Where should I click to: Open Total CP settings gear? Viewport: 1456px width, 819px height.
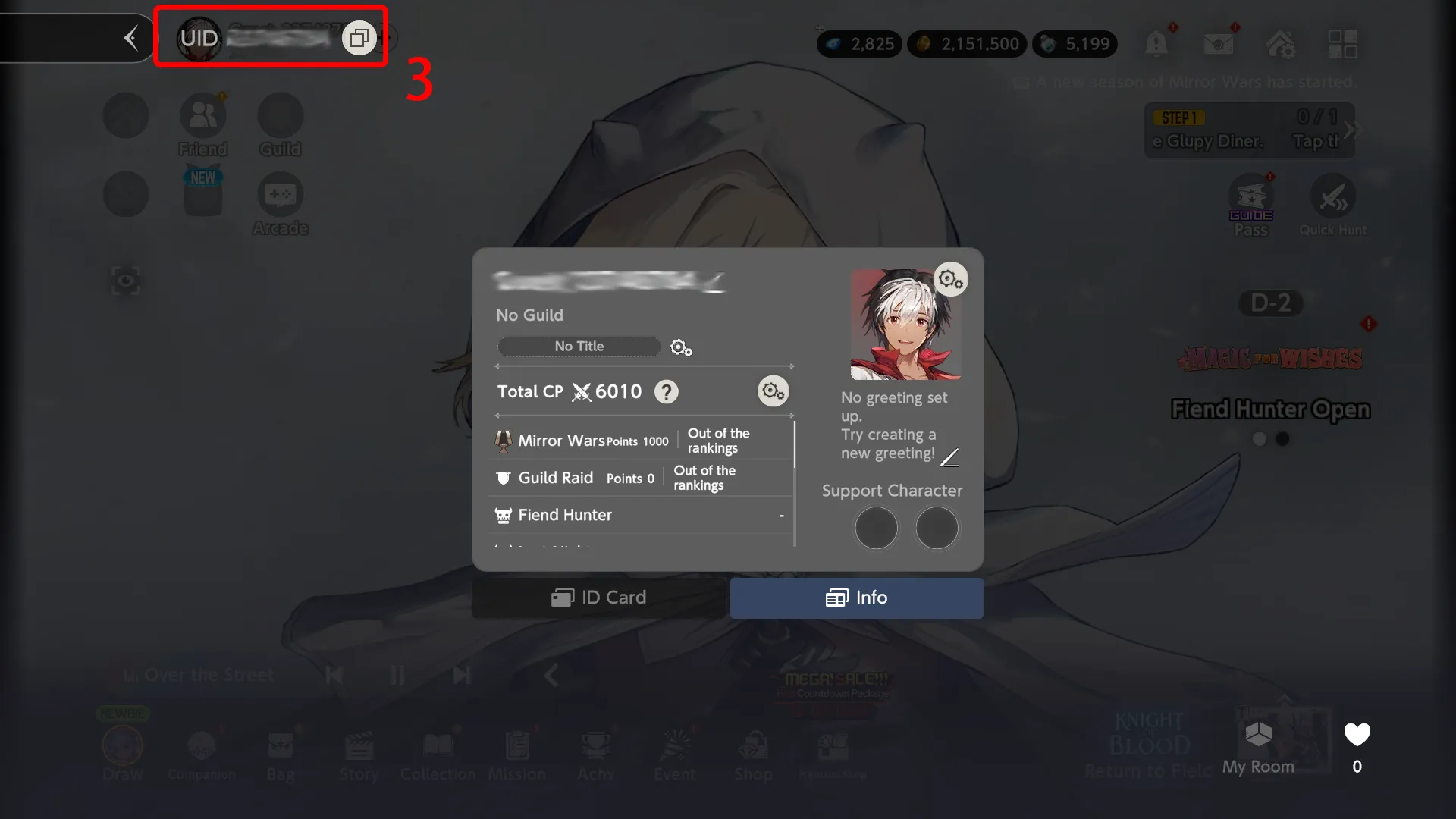773,391
